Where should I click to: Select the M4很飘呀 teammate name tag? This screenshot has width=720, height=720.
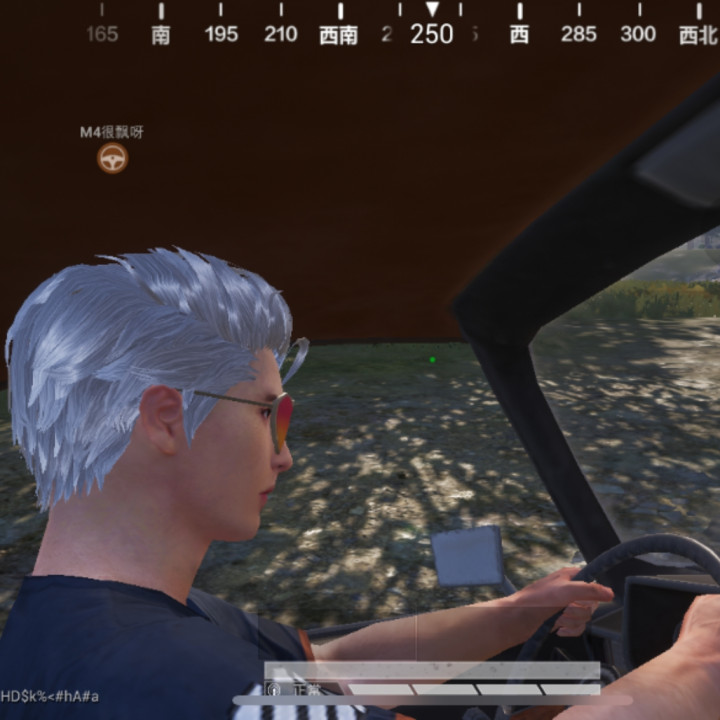coord(112,132)
